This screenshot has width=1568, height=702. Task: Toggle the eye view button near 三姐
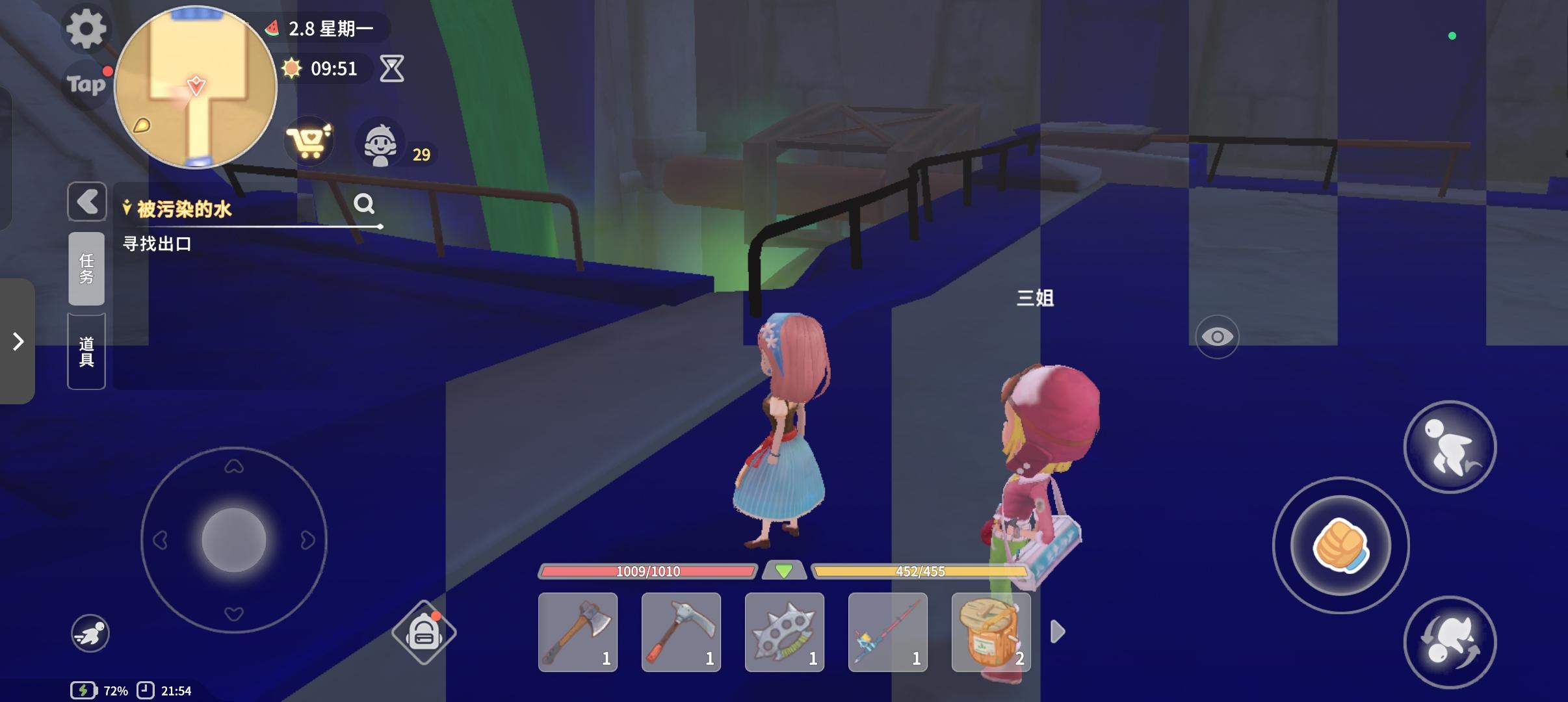point(1219,337)
